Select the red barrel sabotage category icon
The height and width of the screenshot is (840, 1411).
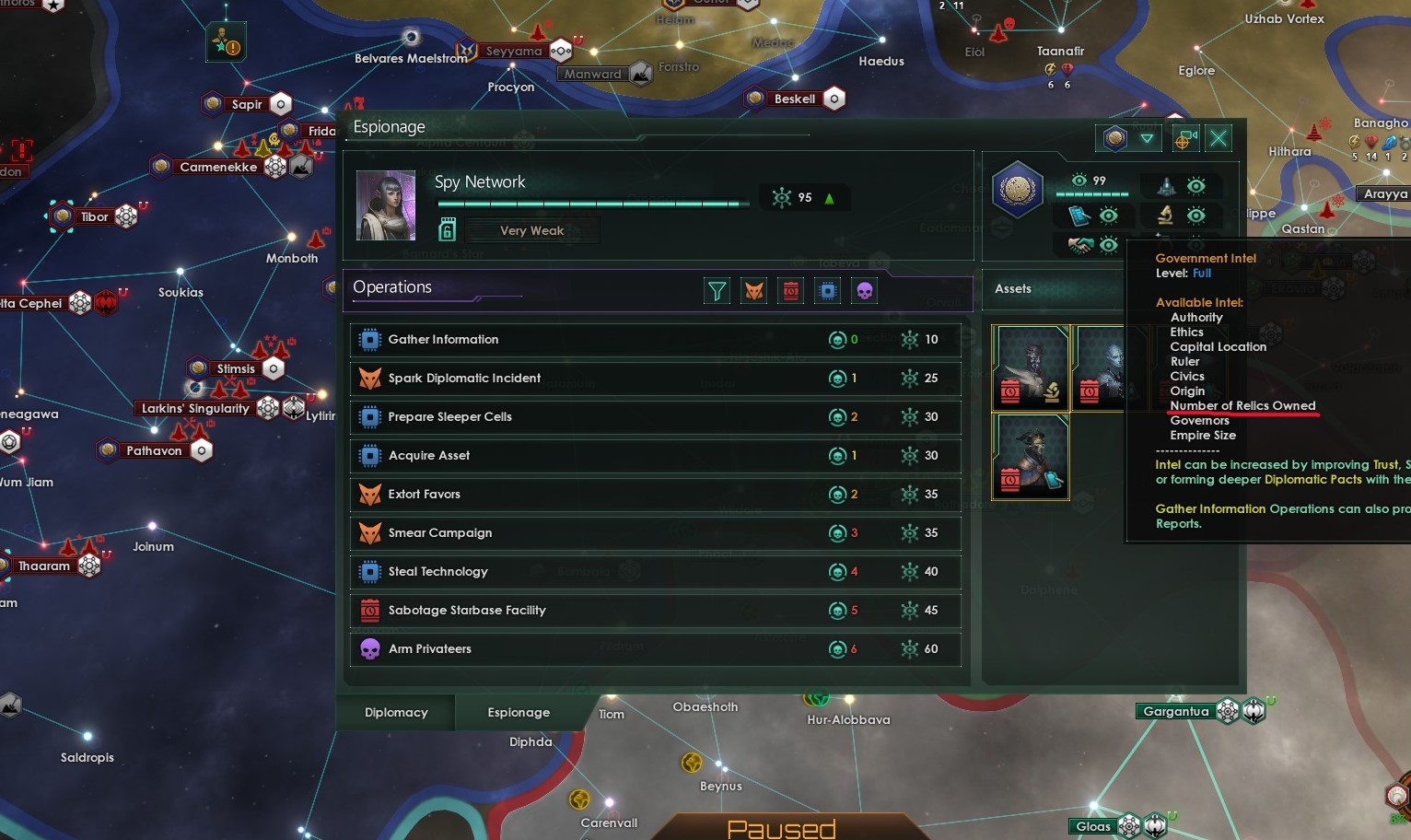pos(790,290)
